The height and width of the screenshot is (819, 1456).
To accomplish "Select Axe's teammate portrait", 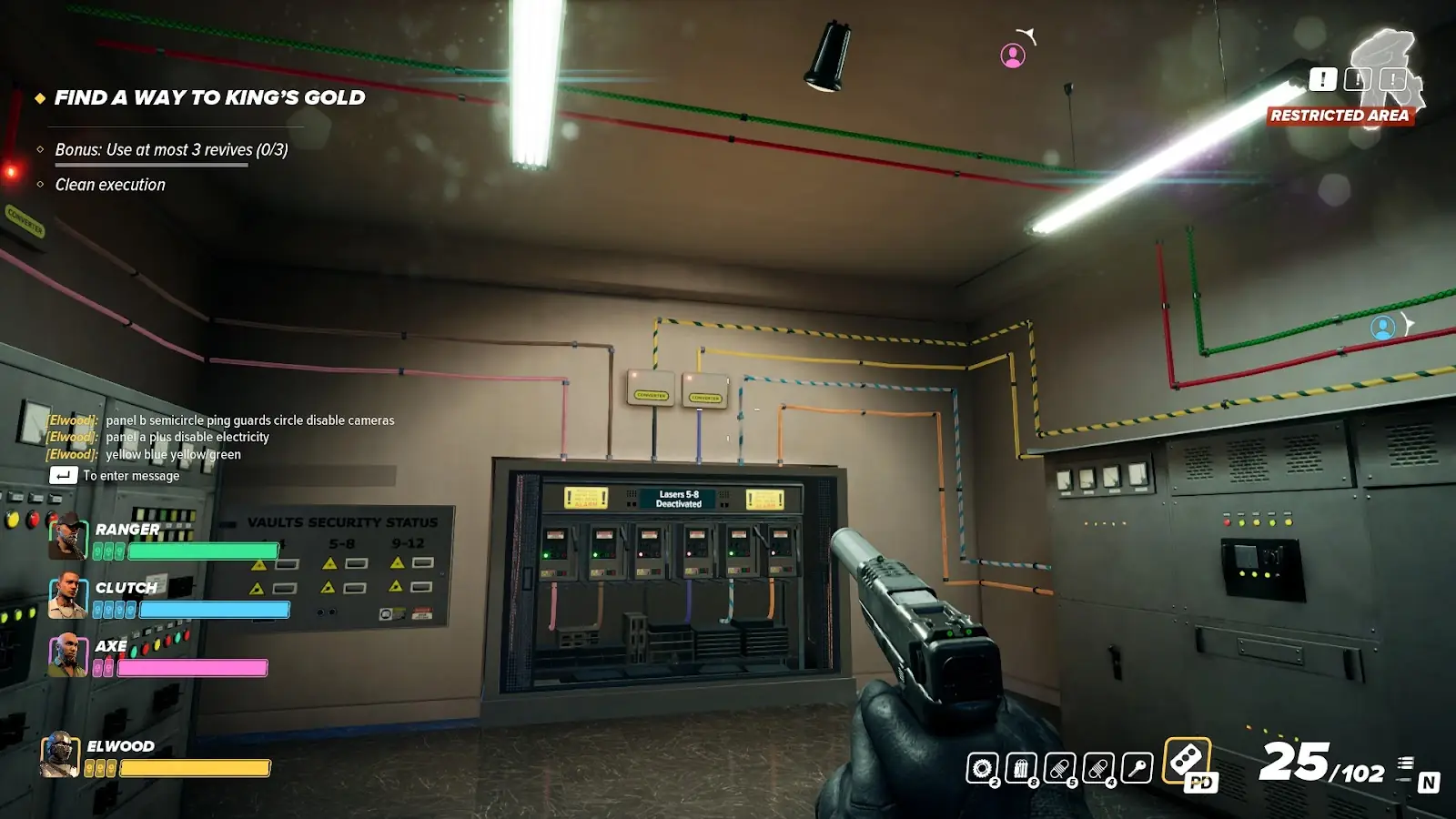I will coord(67,655).
